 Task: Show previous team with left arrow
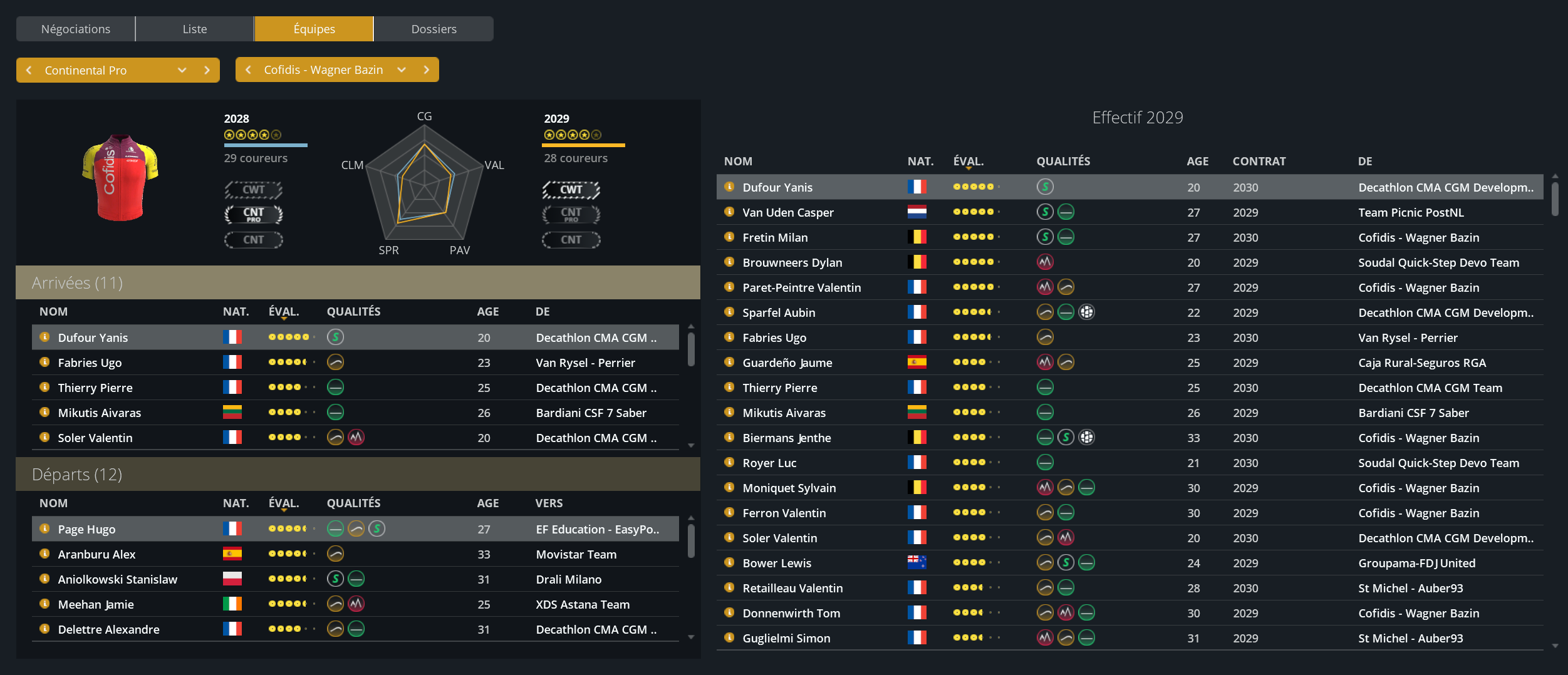pyautogui.click(x=248, y=70)
